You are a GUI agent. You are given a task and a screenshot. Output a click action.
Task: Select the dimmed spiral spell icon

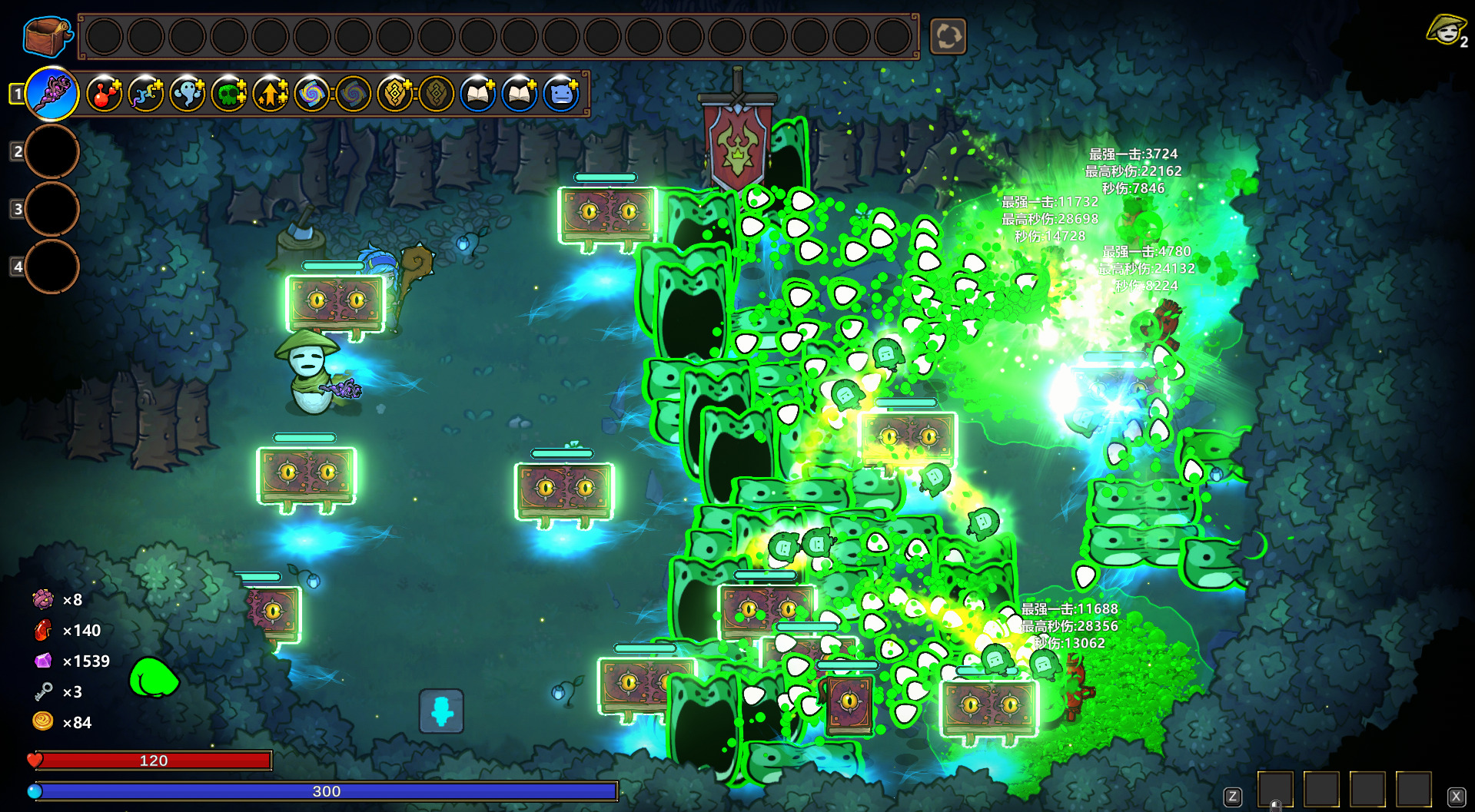coord(354,94)
